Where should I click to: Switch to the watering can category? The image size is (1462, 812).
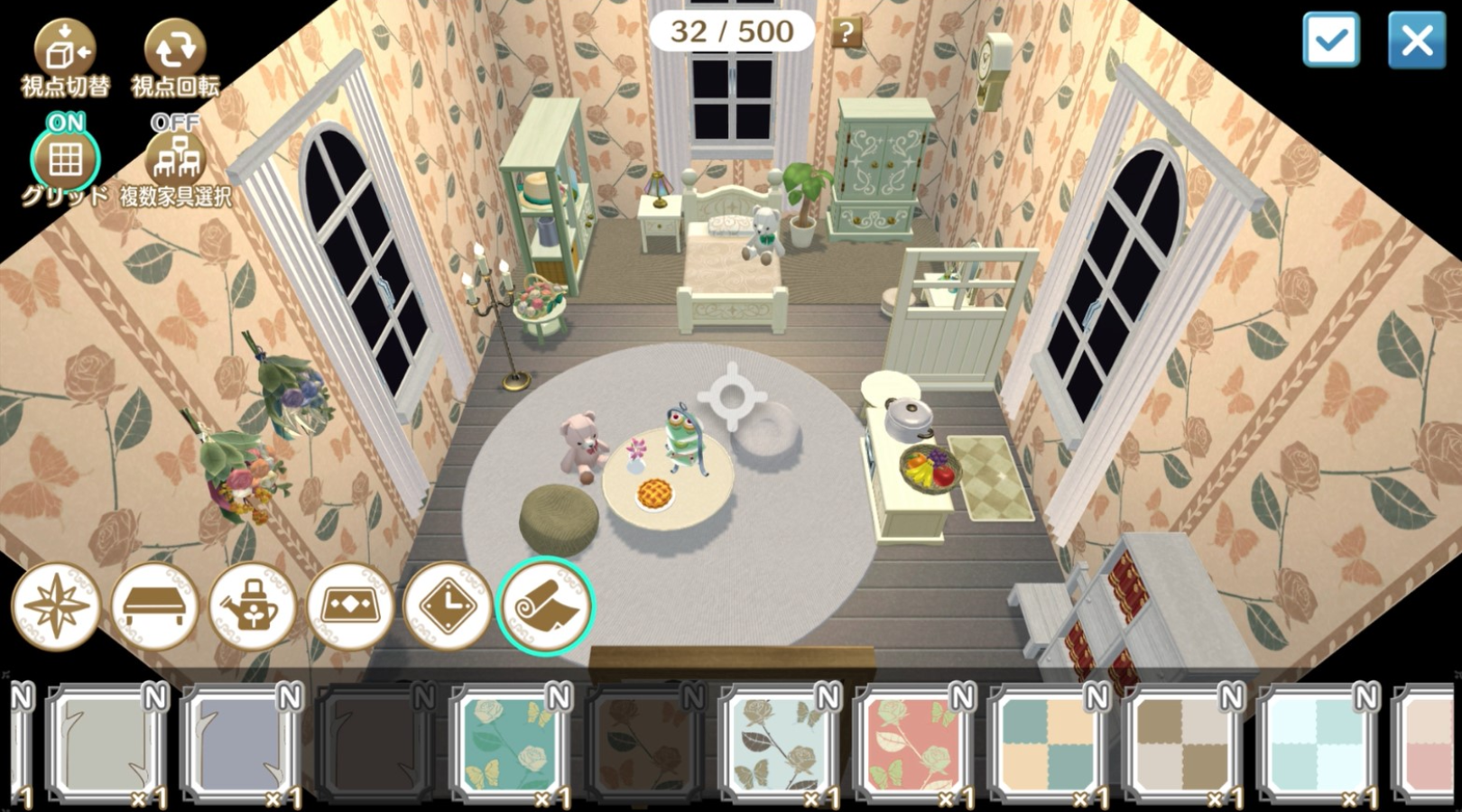pyautogui.click(x=253, y=606)
